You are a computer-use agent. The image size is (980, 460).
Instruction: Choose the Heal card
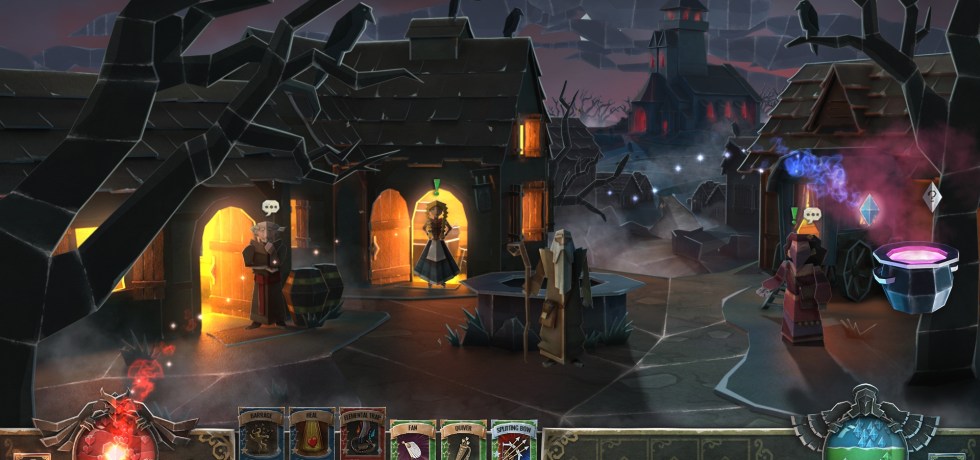pyautogui.click(x=311, y=435)
